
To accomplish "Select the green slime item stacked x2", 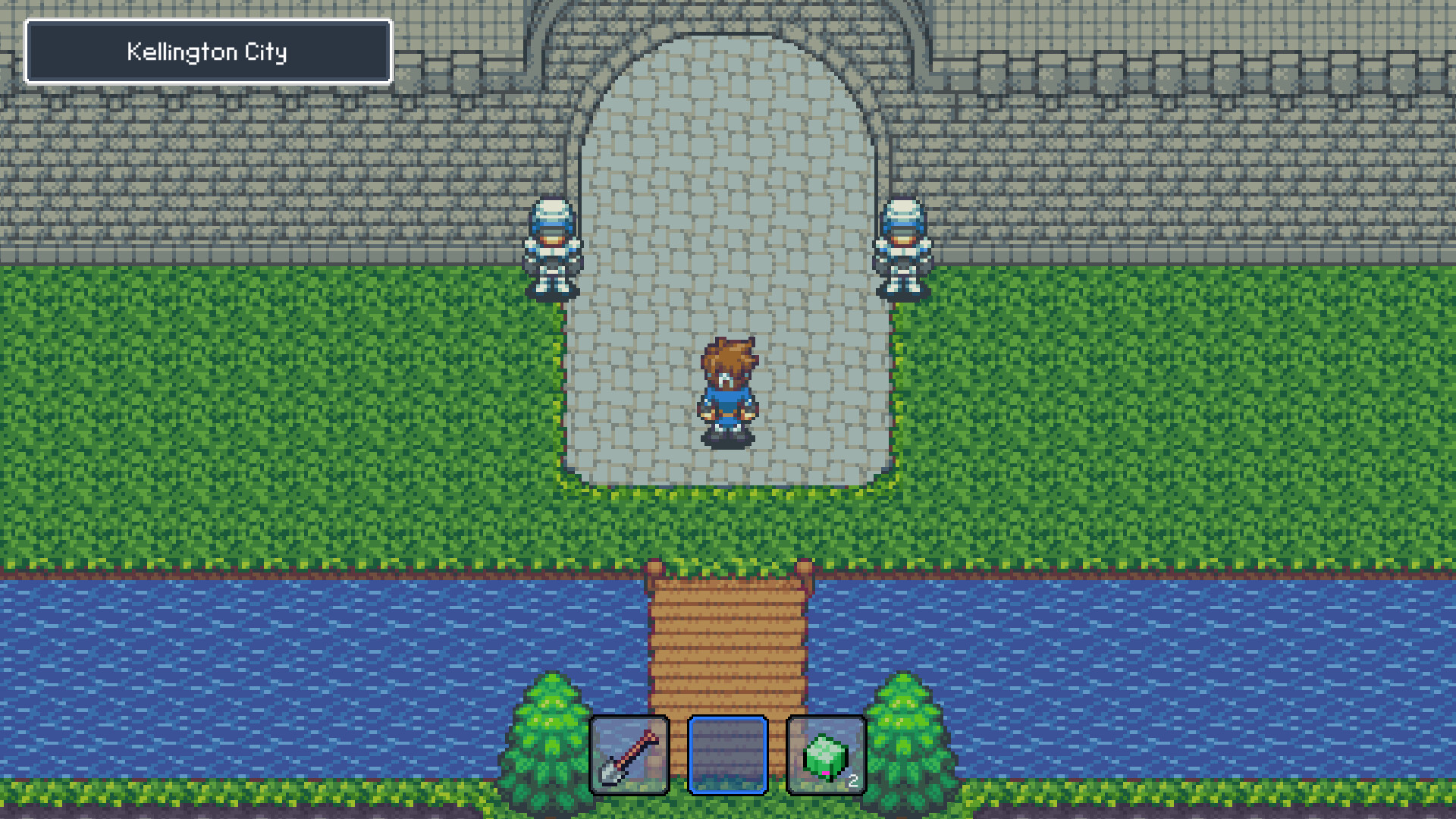I will [825, 755].
